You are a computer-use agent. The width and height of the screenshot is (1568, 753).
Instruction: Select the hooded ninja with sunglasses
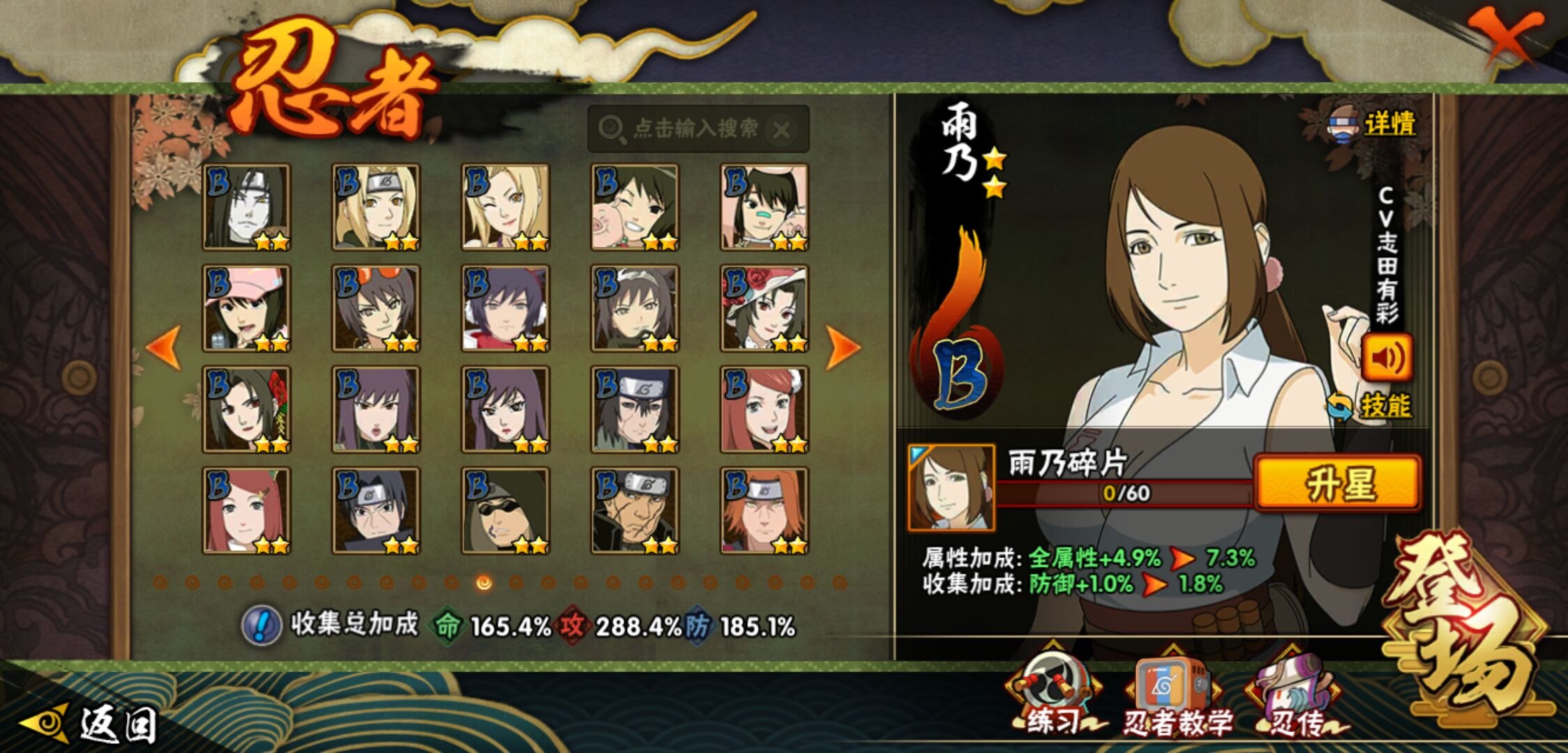(505, 510)
